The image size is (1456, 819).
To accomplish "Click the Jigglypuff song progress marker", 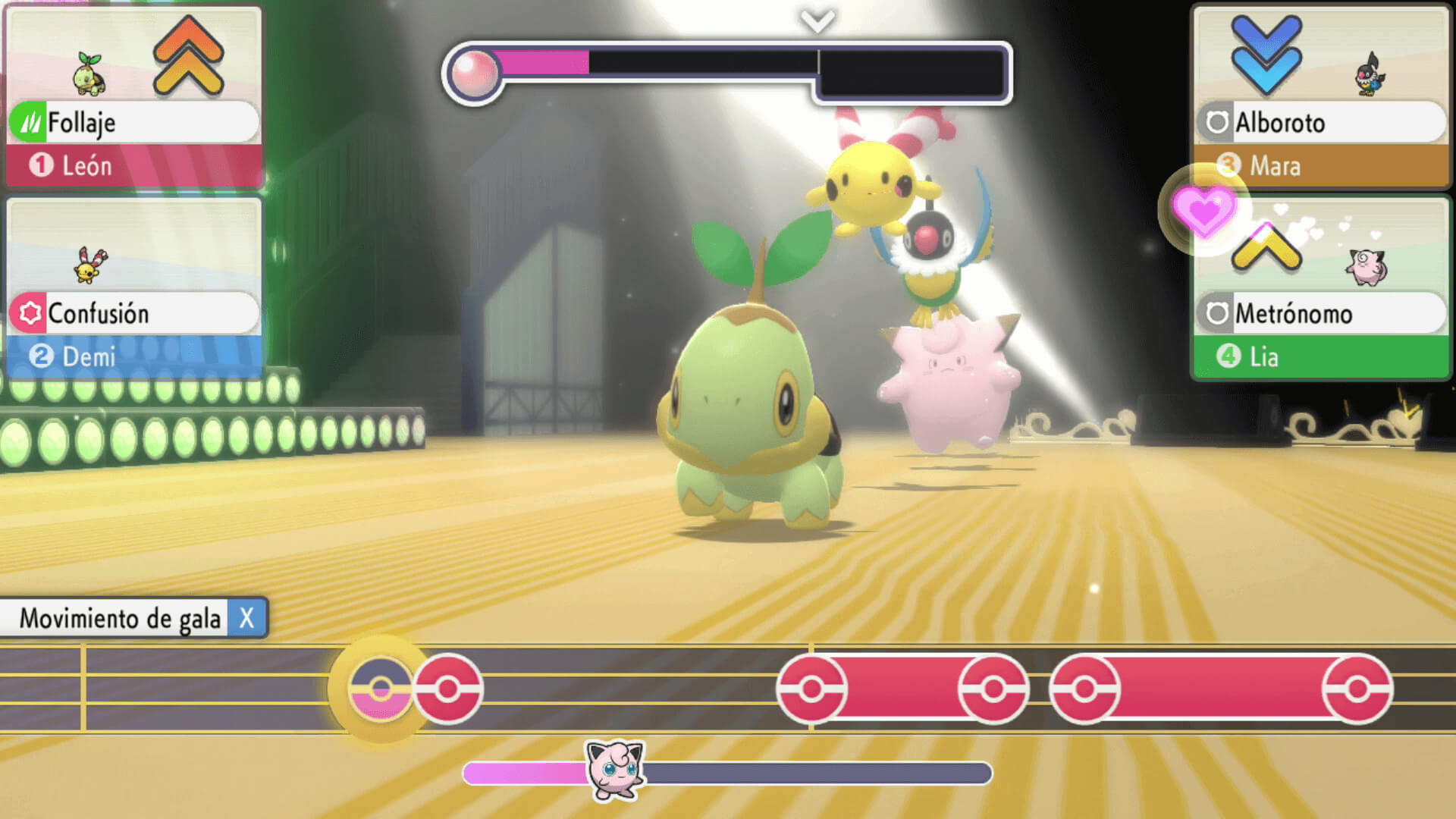I will point(616,770).
